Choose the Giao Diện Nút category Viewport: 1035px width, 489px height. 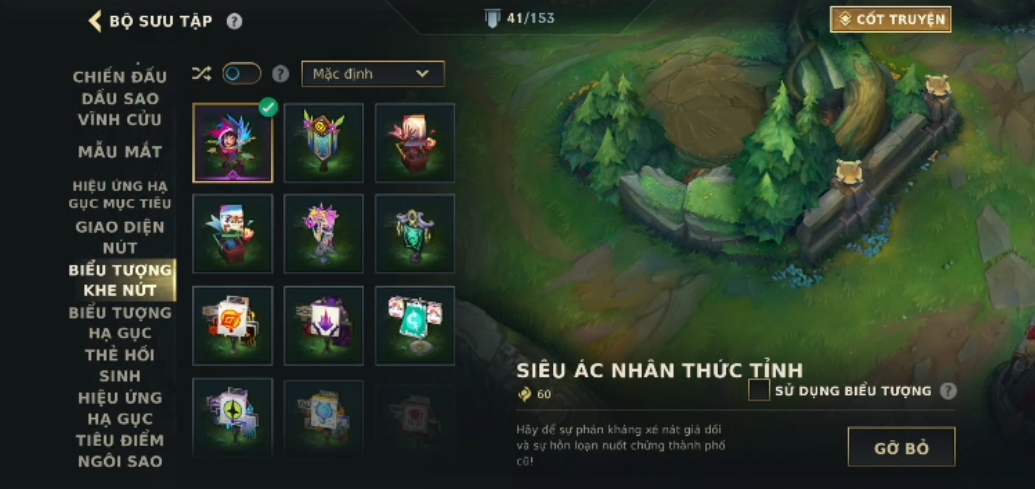pos(120,237)
